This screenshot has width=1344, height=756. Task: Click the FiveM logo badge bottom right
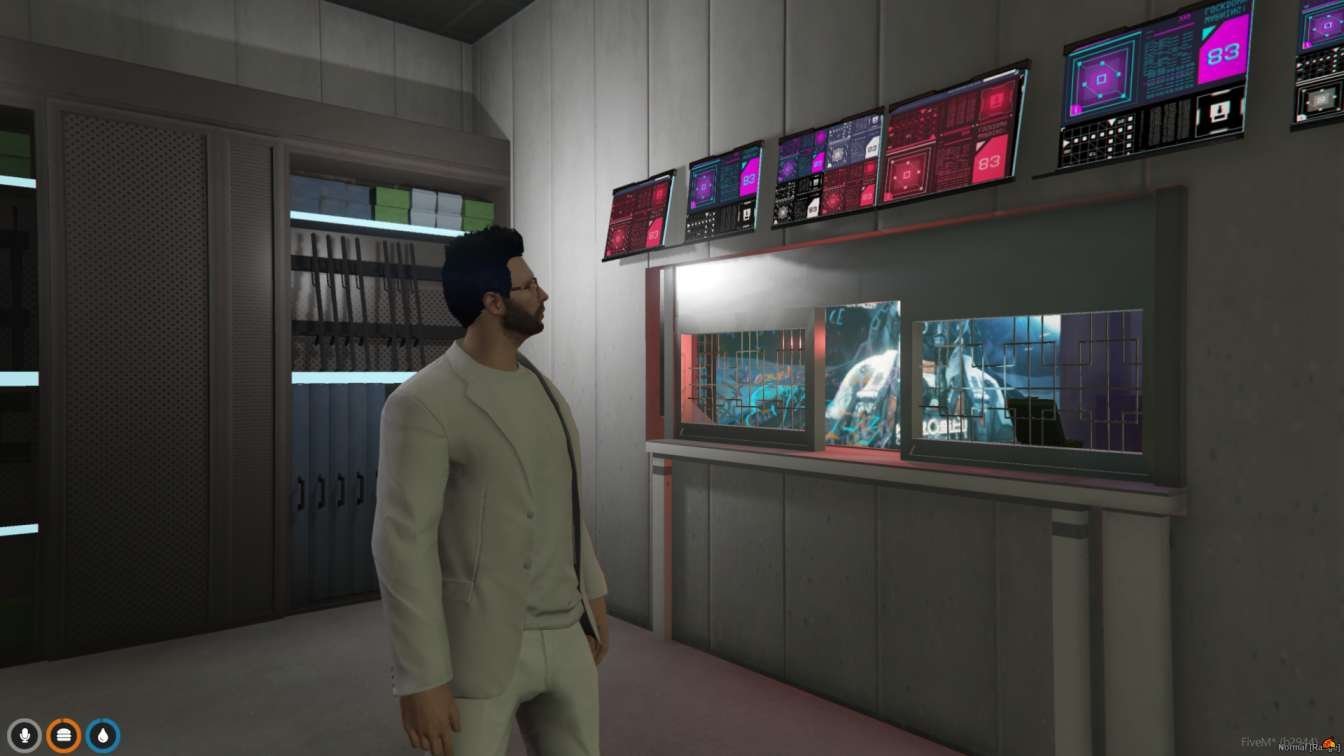coord(1331,743)
